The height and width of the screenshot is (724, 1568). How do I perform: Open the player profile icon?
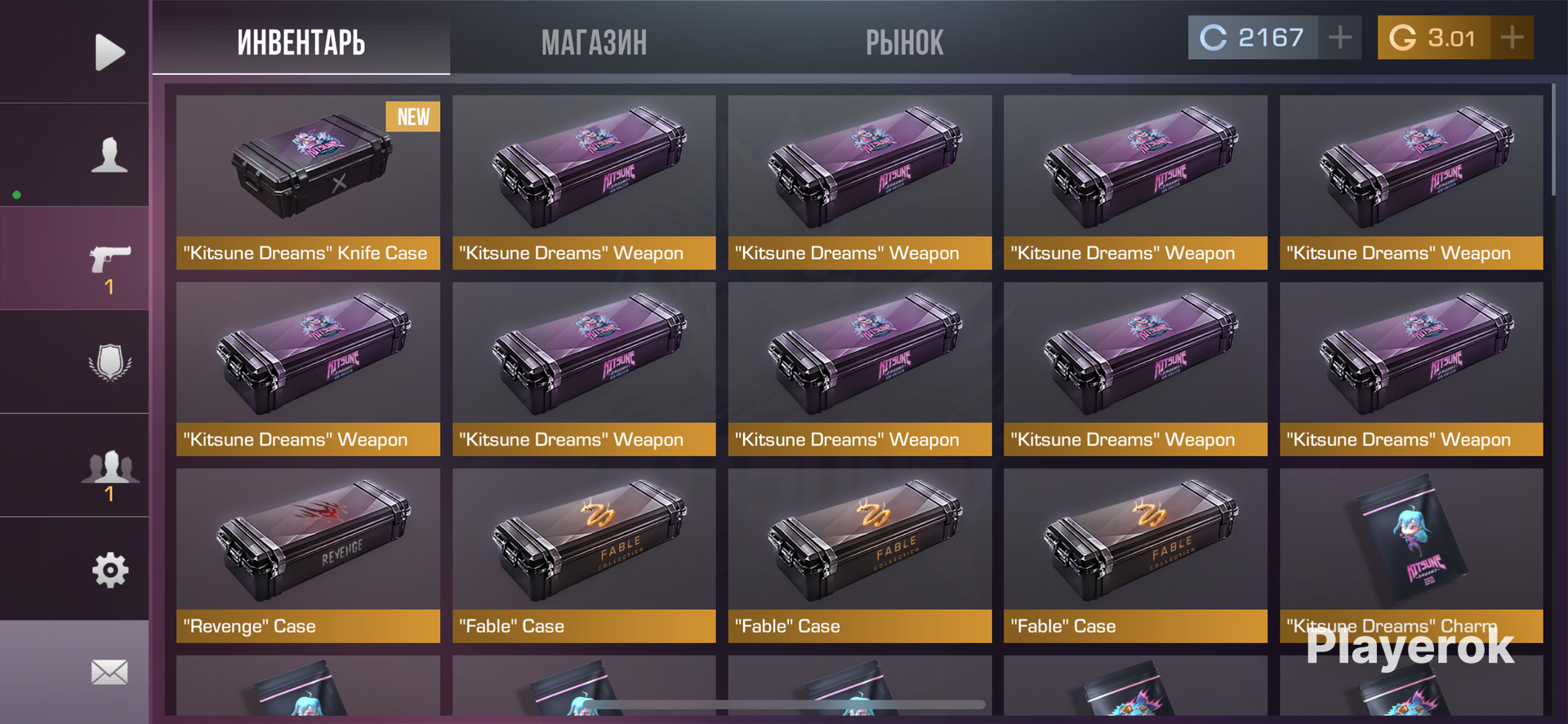point(109,155)
